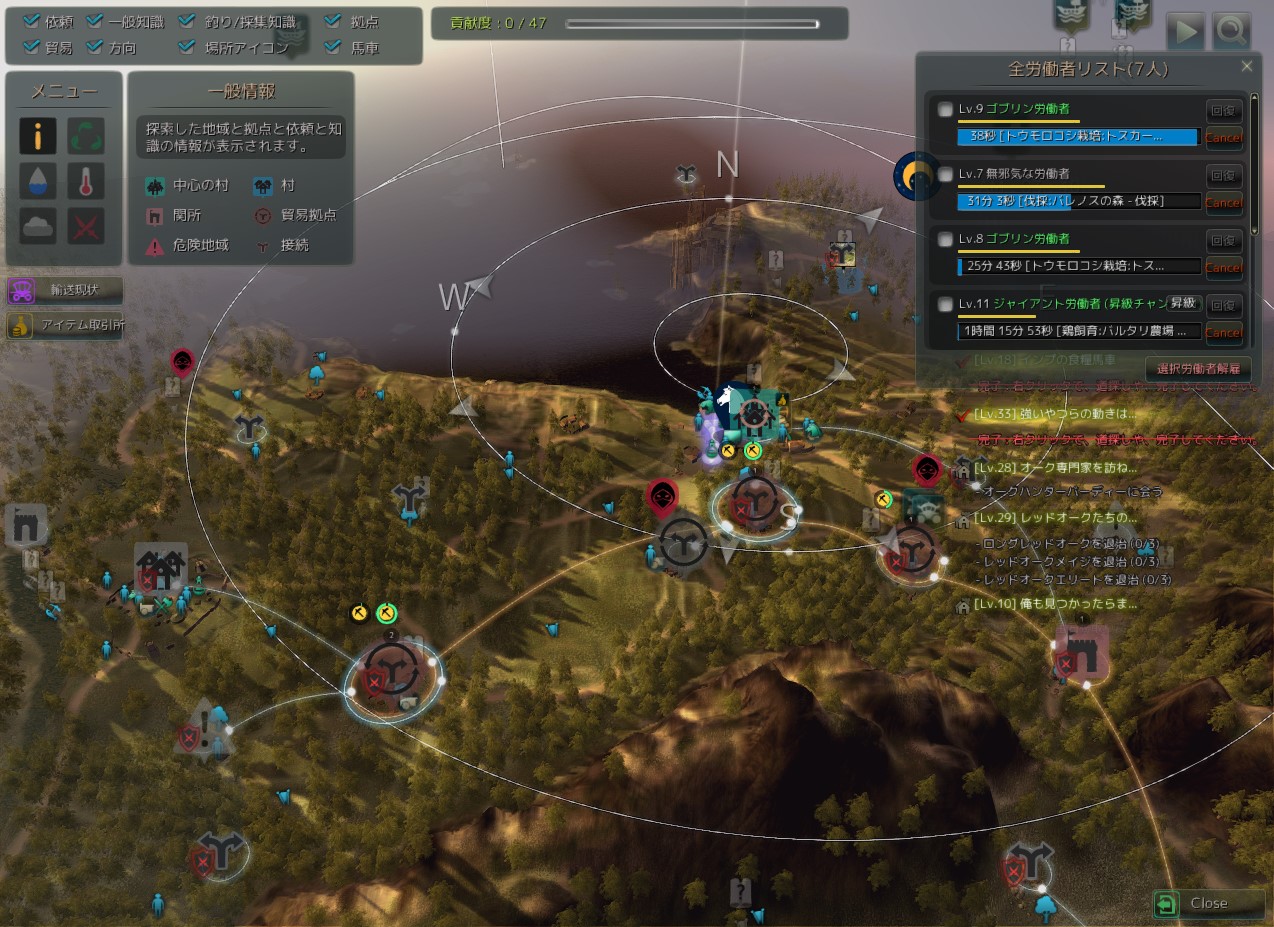Close the world map with Close button
Image resolution: width=1274 pixels, height=927 pixels.
tap(1208, 903)
